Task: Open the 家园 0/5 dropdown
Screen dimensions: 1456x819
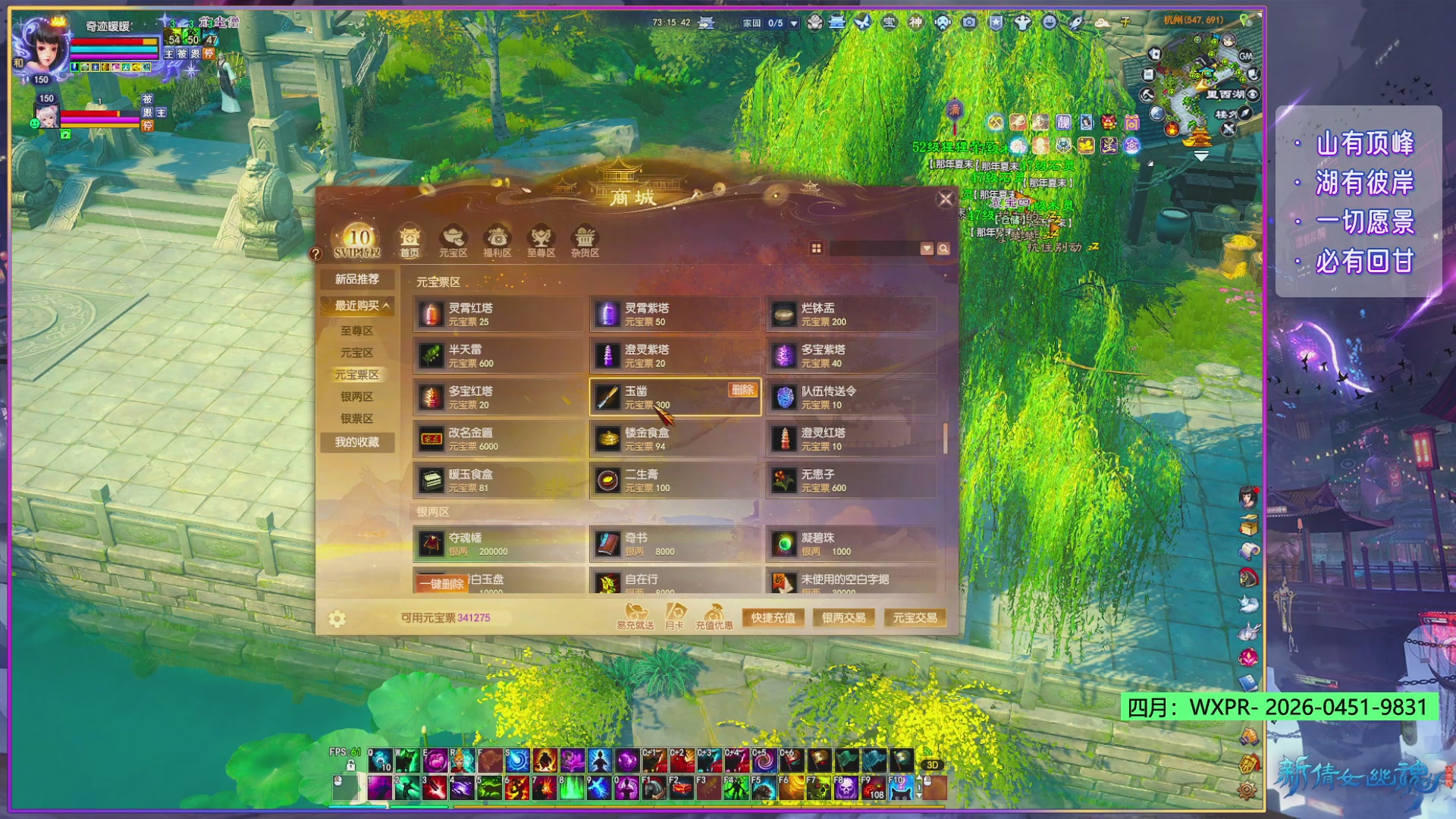Action: point(792,23)
